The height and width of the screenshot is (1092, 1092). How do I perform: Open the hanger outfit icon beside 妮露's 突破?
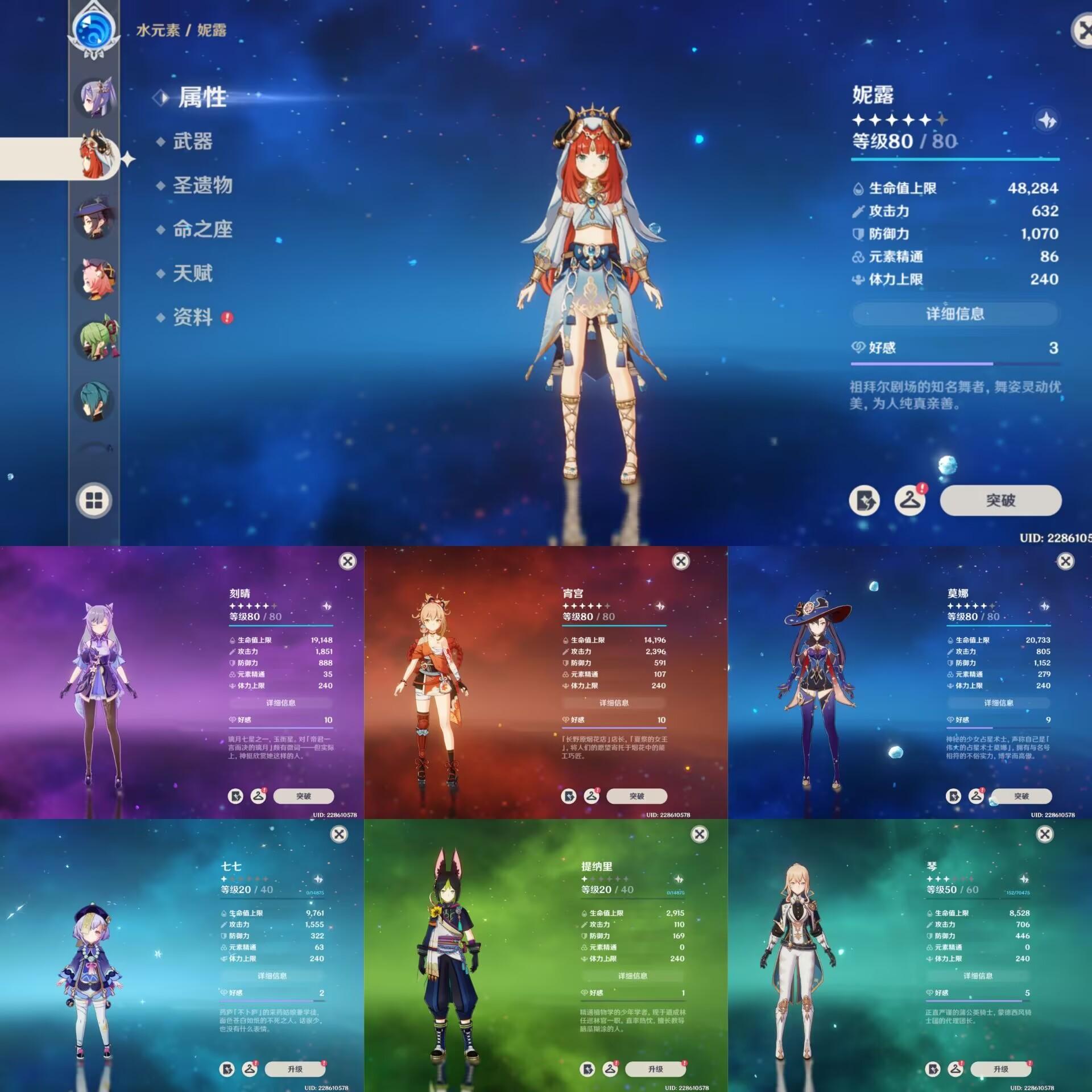[x=909, y=500]
